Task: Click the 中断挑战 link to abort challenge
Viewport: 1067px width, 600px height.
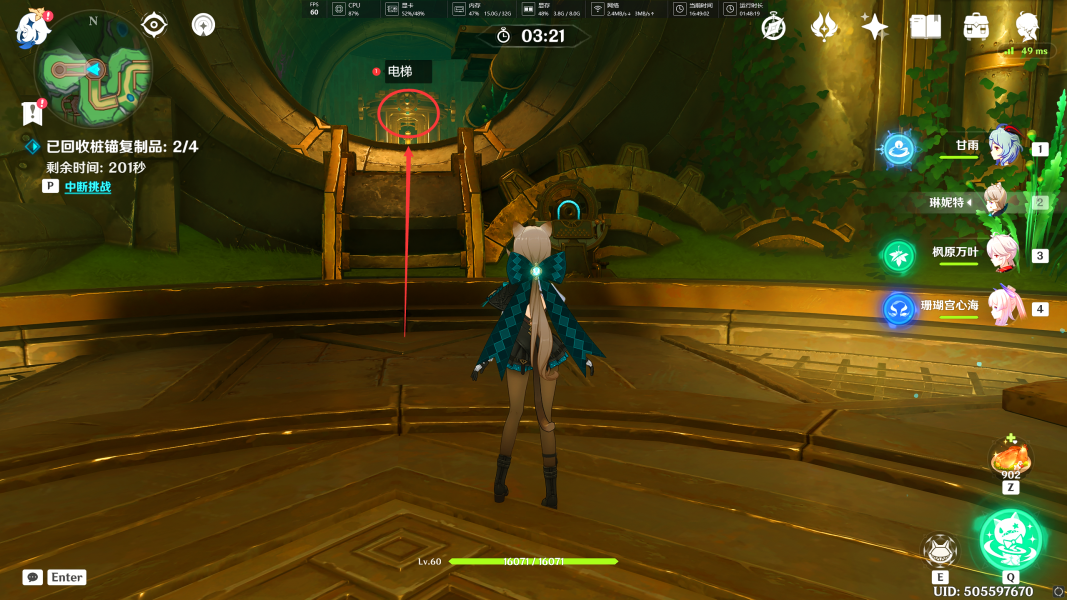Action: click(87, 186)
